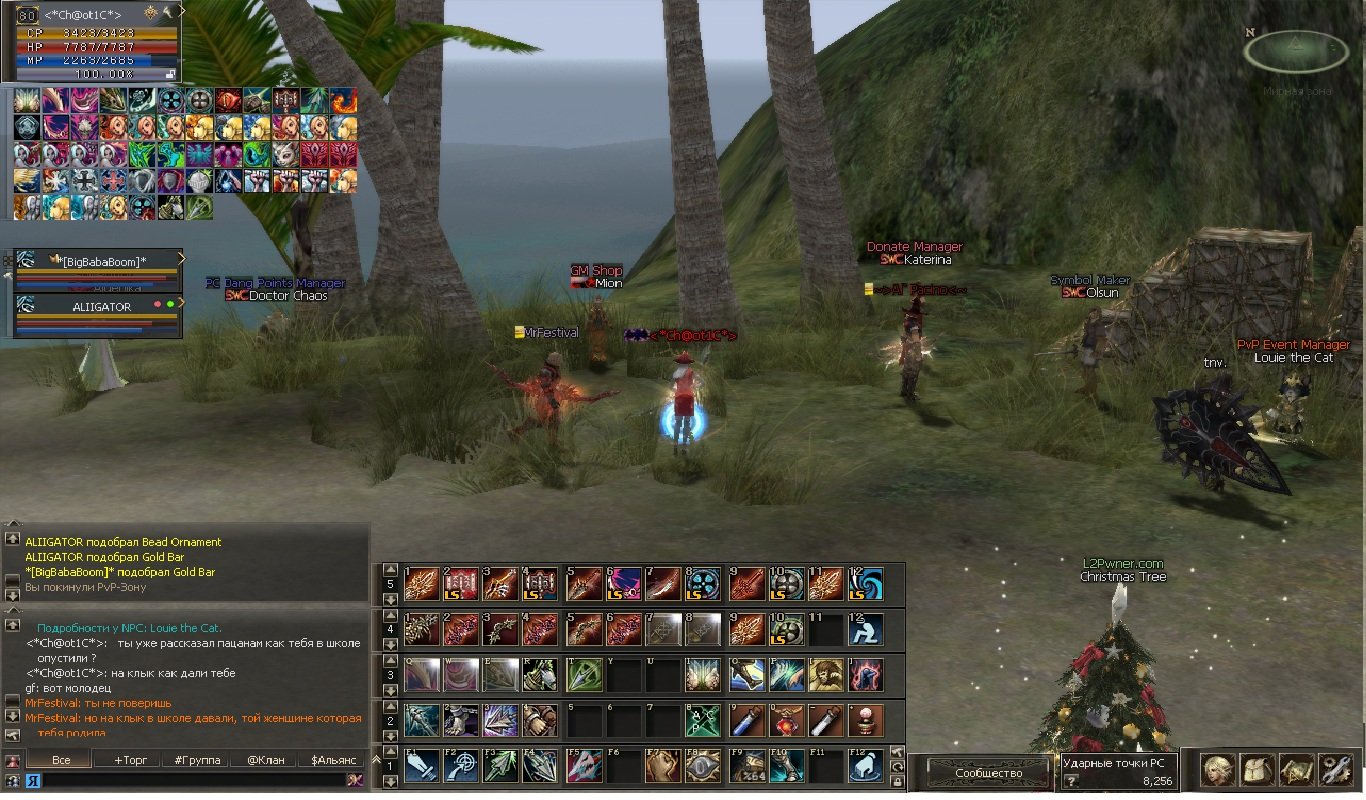Show the $Альянс chat tab
This screenshot has width=1366, height=800.
click(x=333, y=760)
